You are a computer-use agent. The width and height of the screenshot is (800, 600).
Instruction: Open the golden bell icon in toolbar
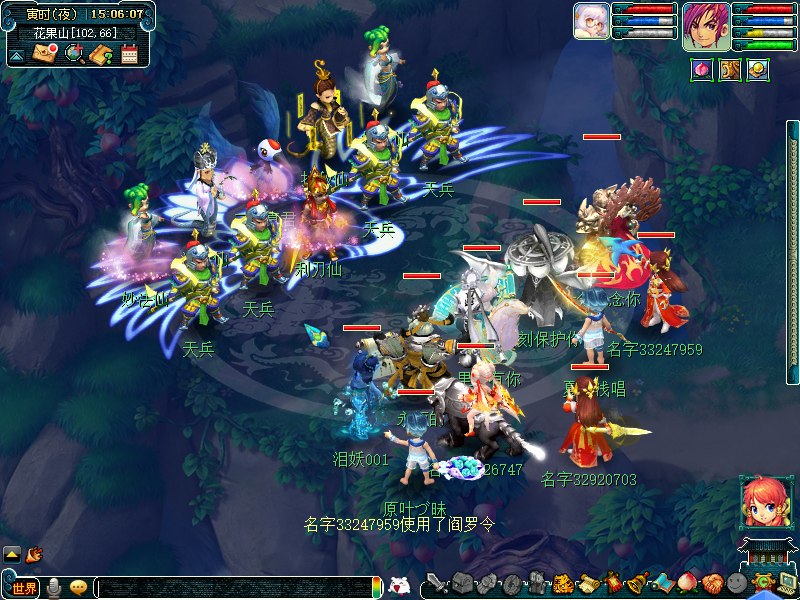pos(637,583)
